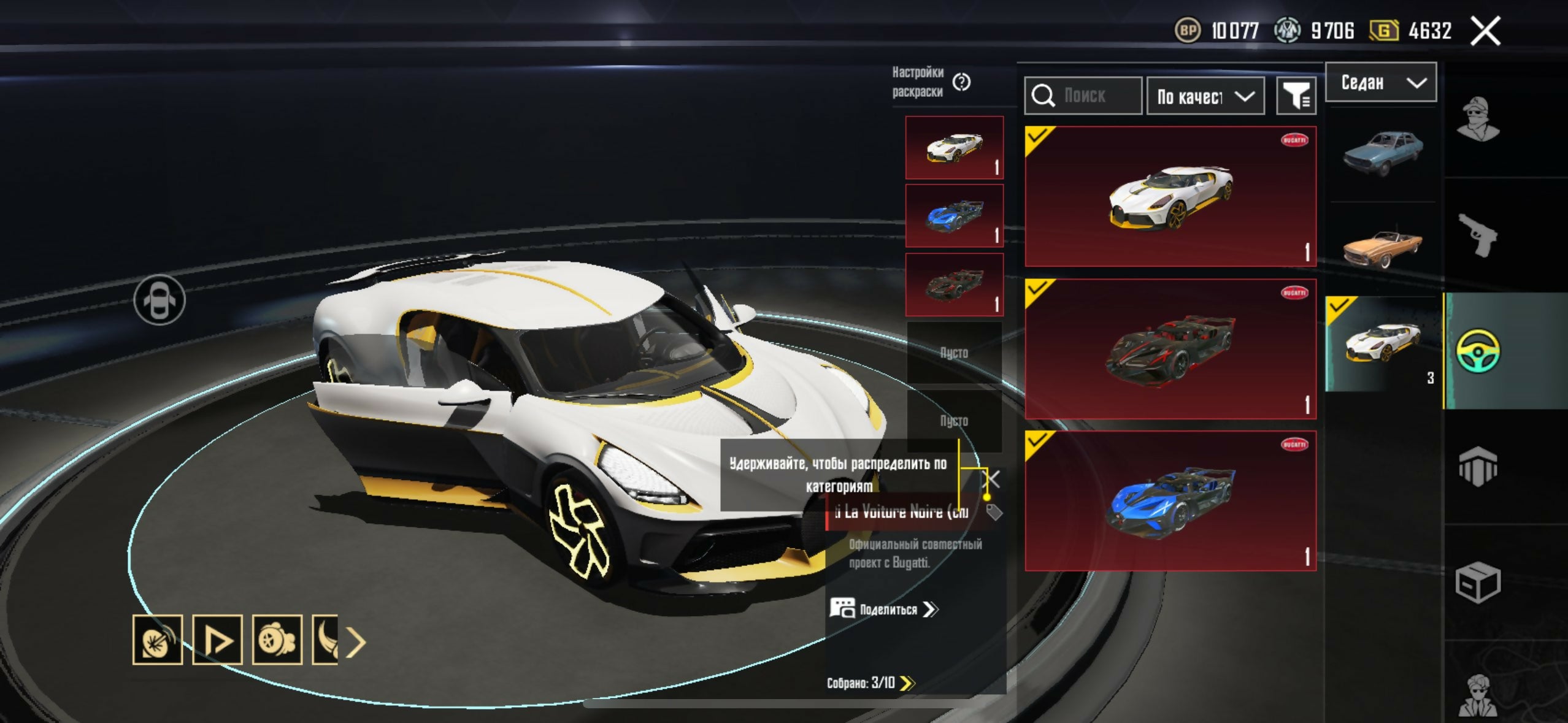Switch to the character outfit tab
The image size is (1568, 723).
[1478, 120]
